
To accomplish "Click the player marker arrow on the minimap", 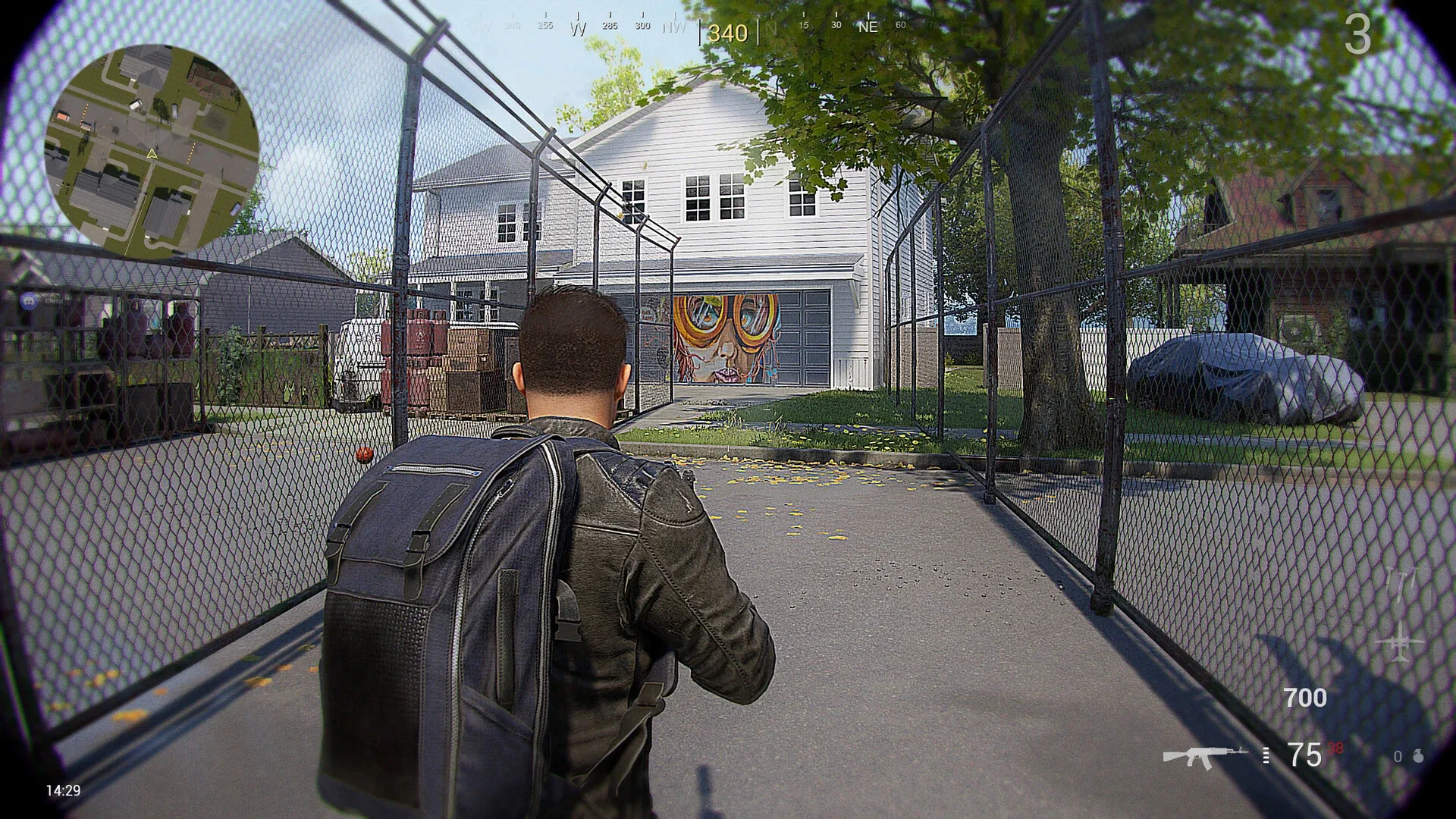I will point(152,154).
